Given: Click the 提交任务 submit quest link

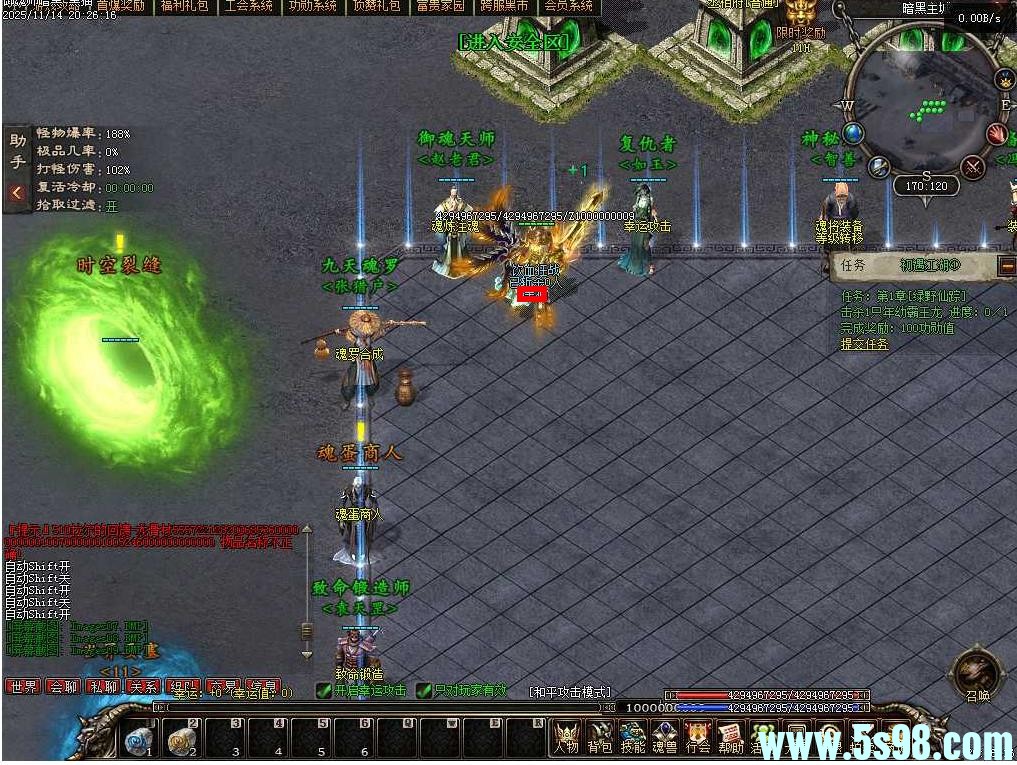Looking at the screenshot, I should 864,344.
